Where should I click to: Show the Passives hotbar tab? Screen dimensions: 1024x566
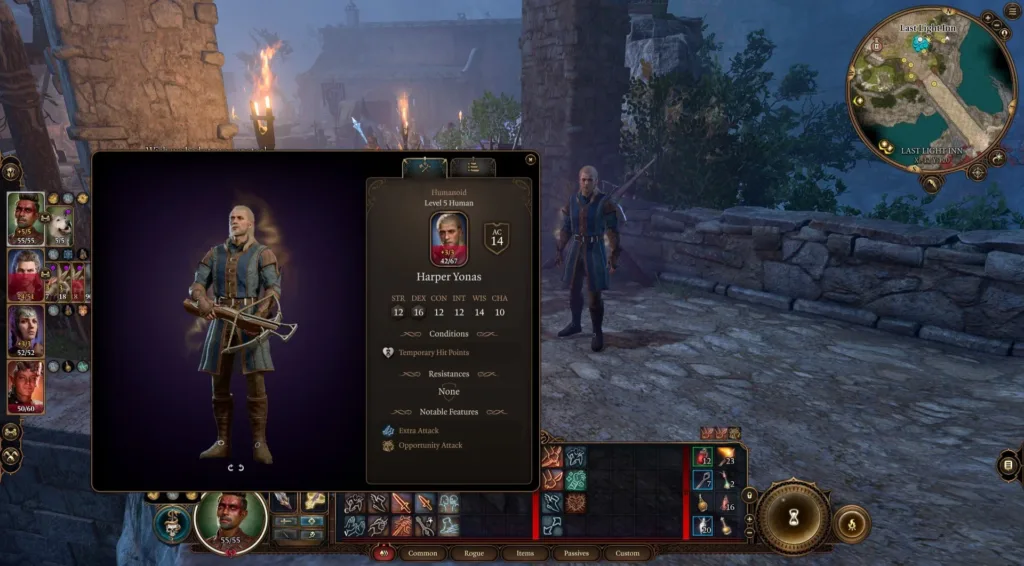click(x=576, y=553)
